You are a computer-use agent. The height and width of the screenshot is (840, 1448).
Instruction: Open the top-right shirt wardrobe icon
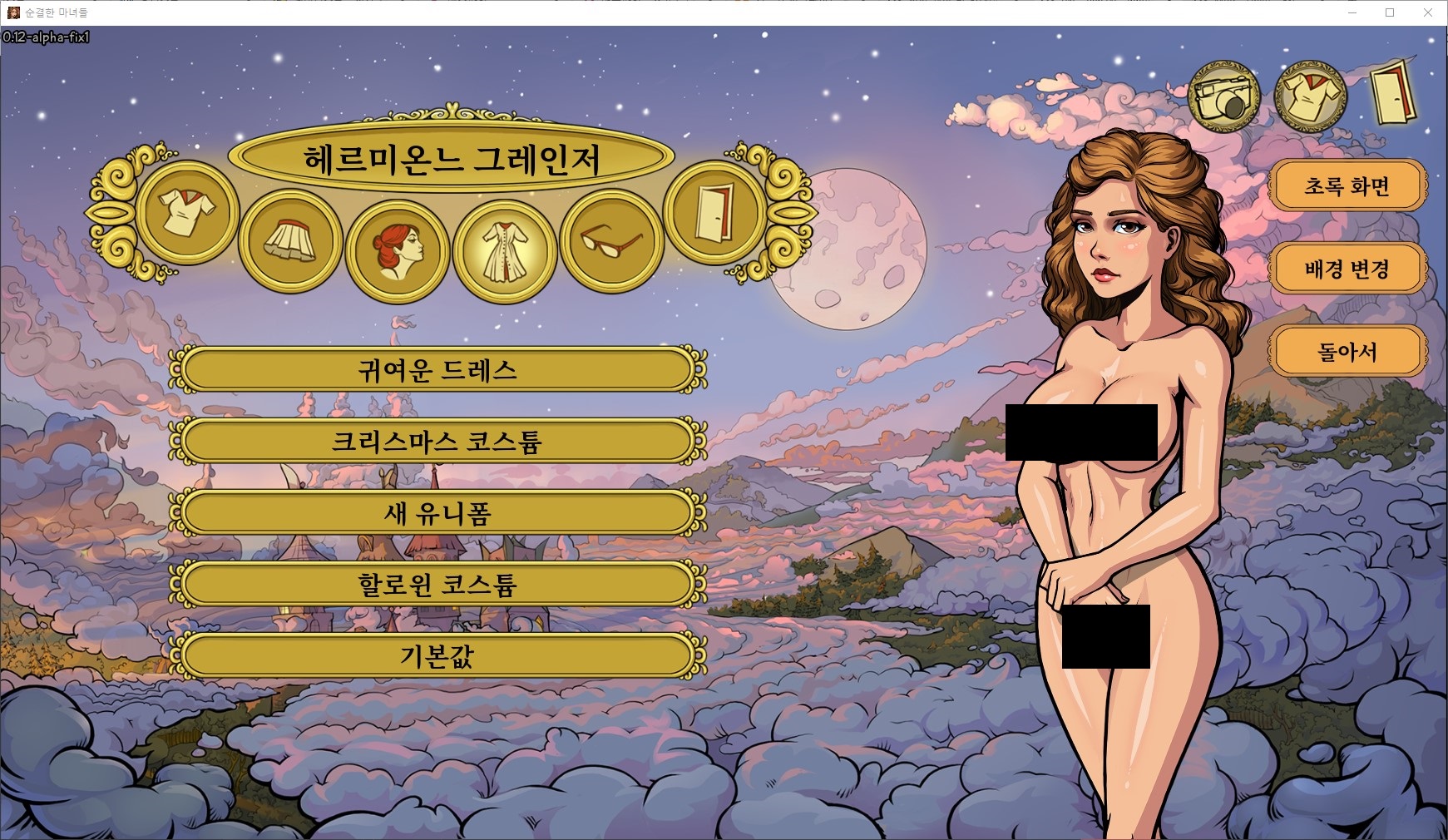pyautogui.click(x=1312, y=97)
